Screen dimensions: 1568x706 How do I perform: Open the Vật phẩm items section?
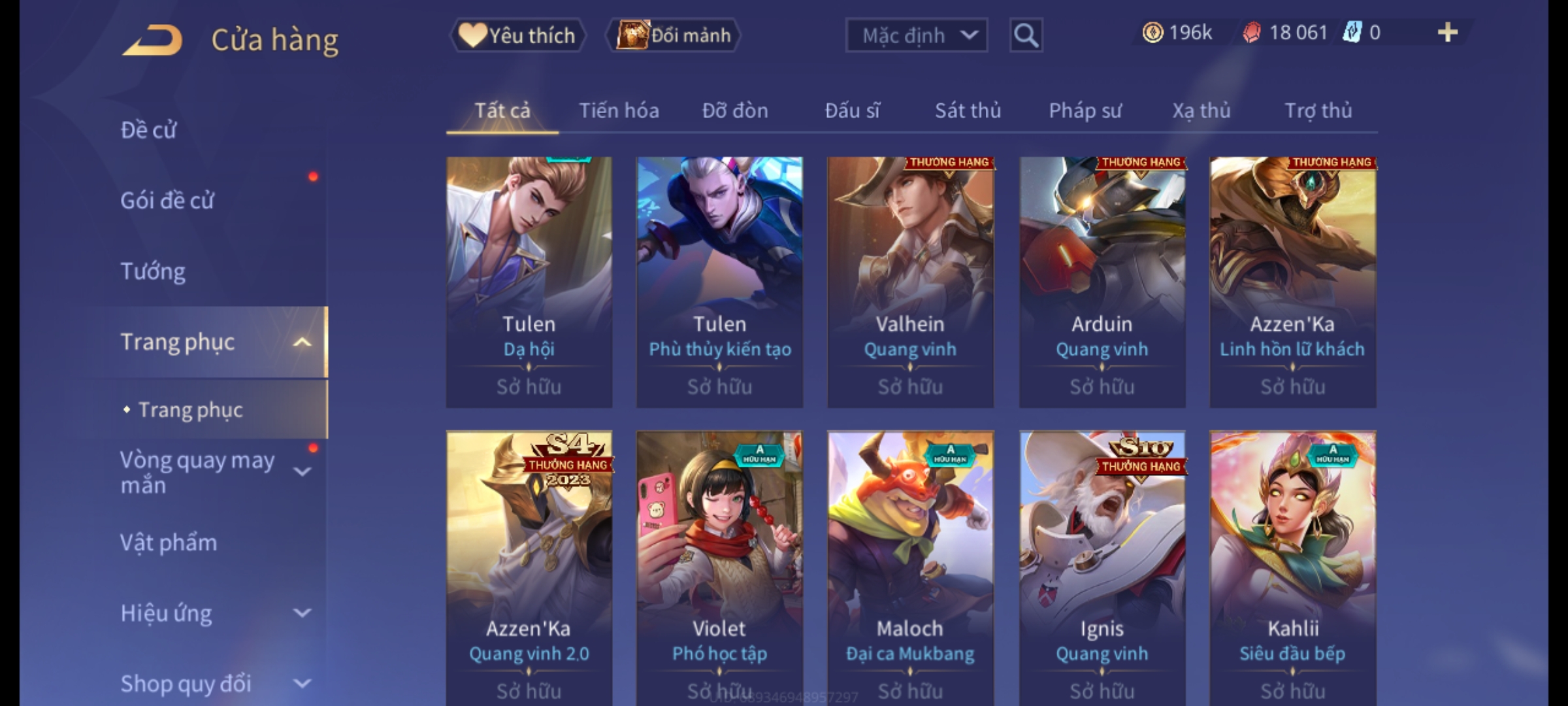click(x=169, y=543)
